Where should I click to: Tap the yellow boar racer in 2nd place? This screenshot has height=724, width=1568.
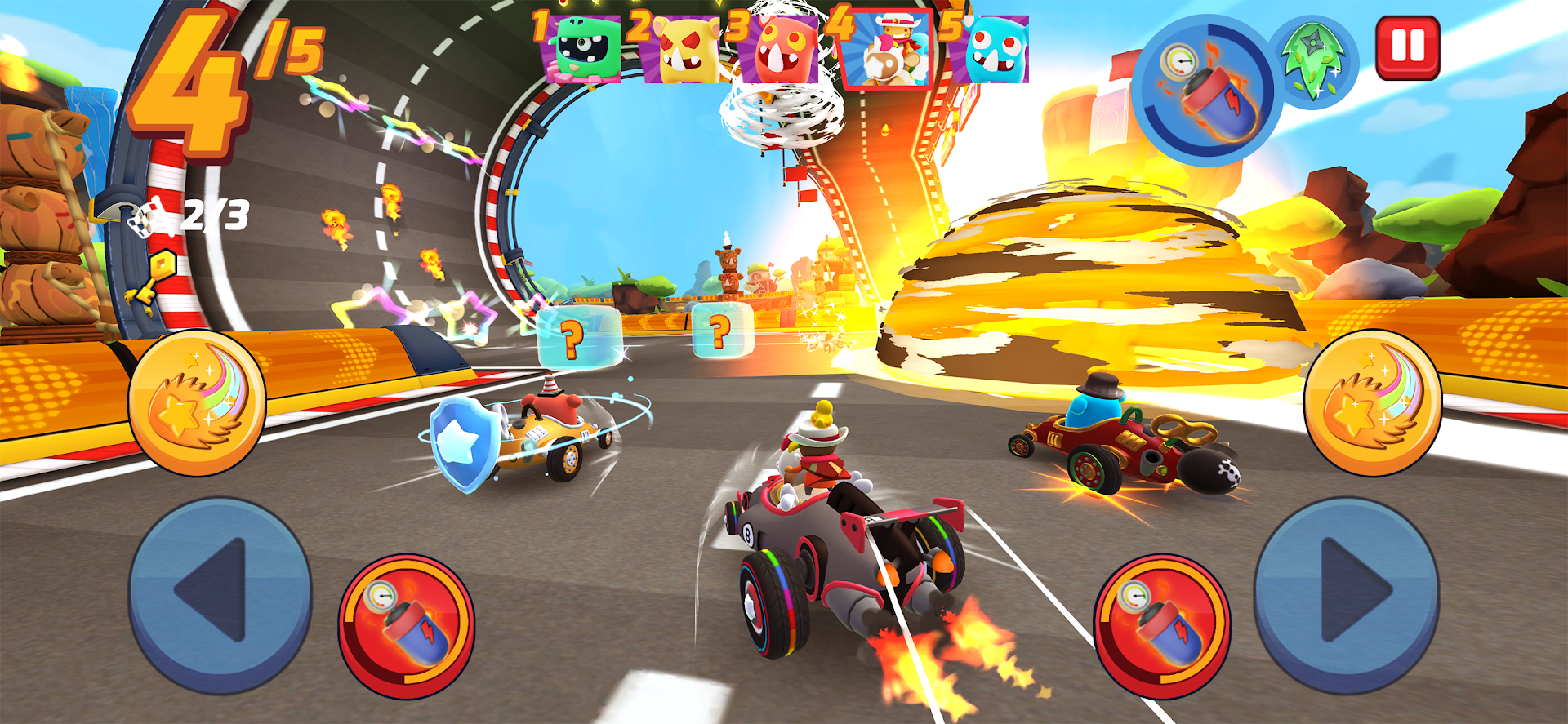[680, 51]
